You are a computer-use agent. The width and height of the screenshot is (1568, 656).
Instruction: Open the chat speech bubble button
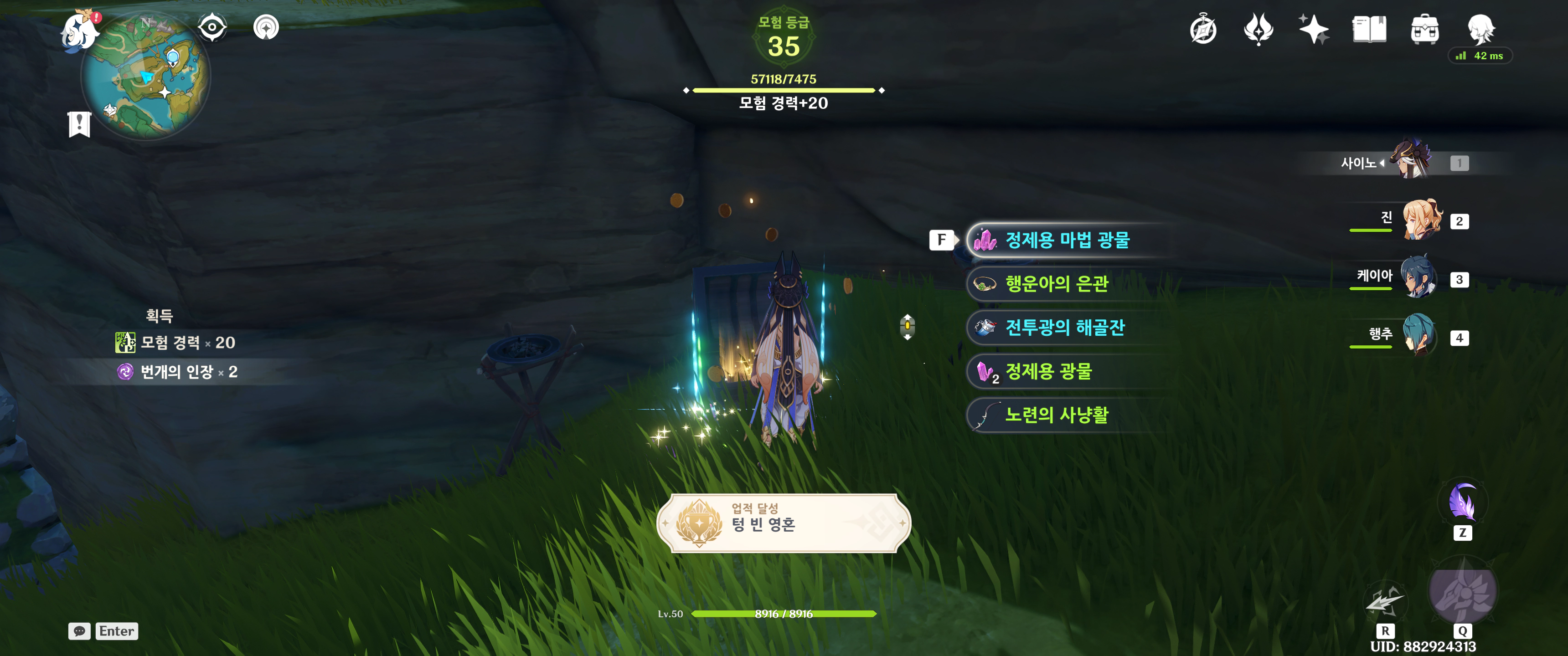(79, 631)
